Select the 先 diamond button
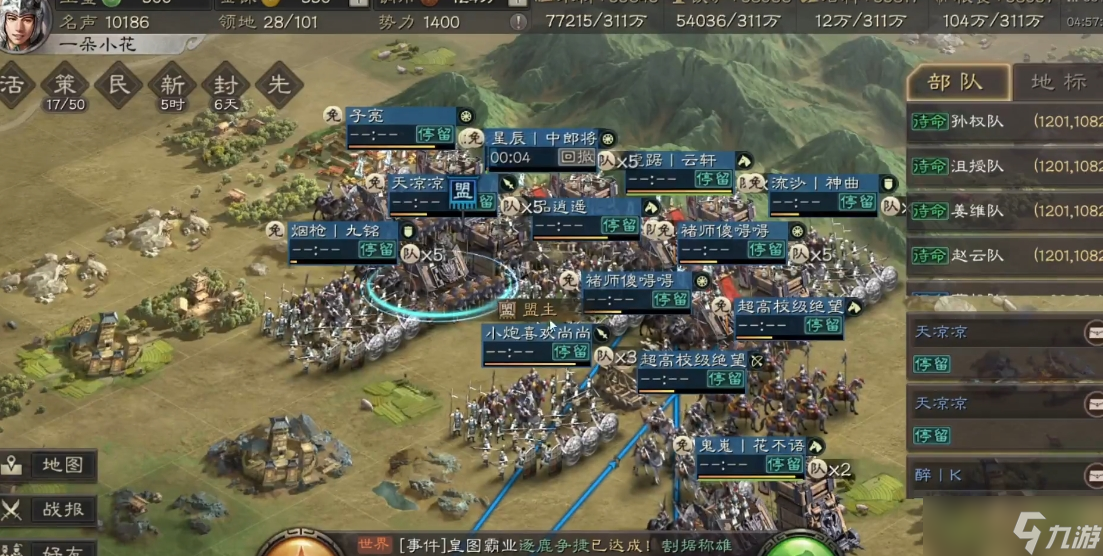This screenshot has height=556, width=1103. [x=279, y=85]
